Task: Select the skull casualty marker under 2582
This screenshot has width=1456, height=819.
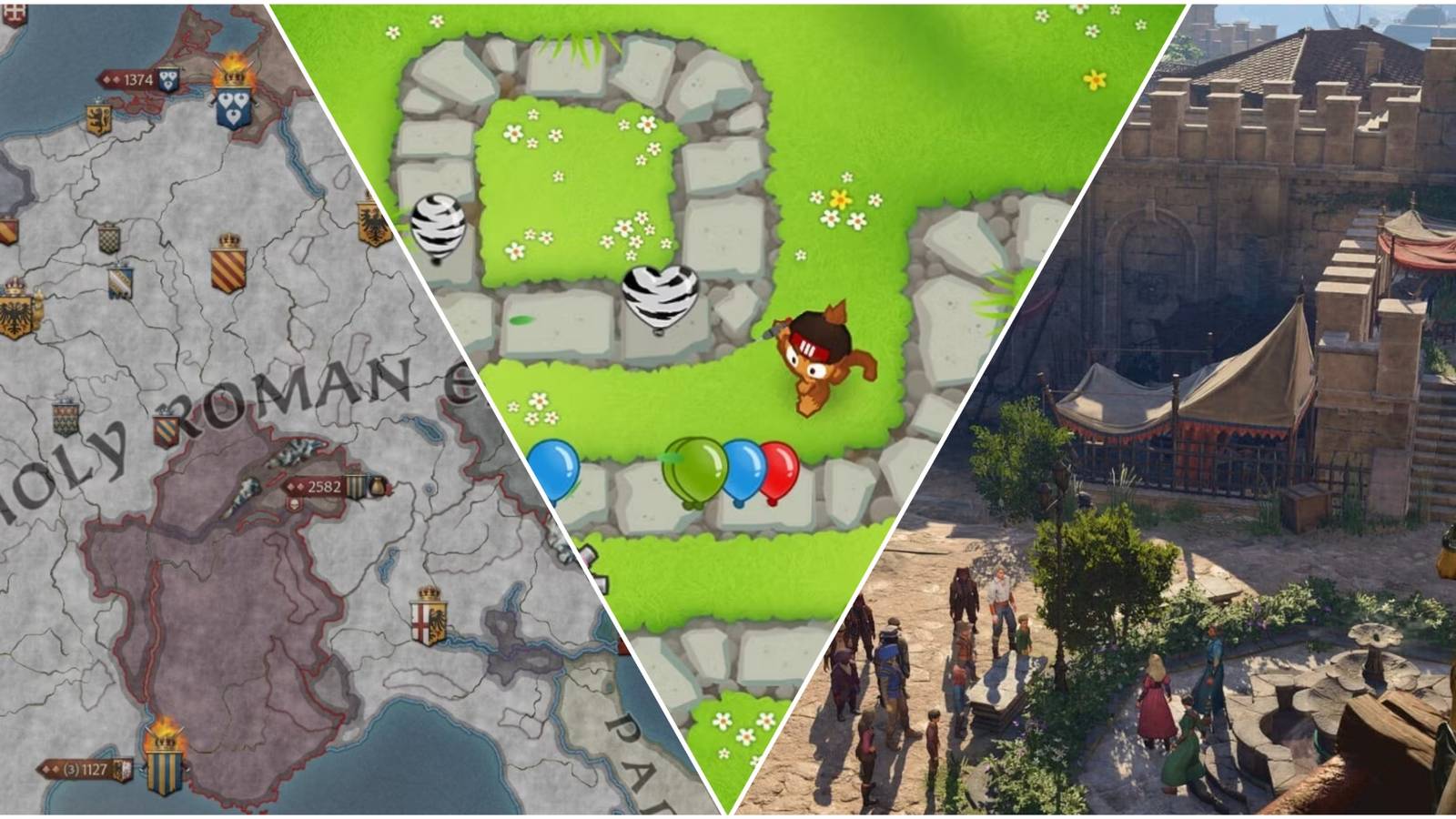Action: click(x=292, y=505)
